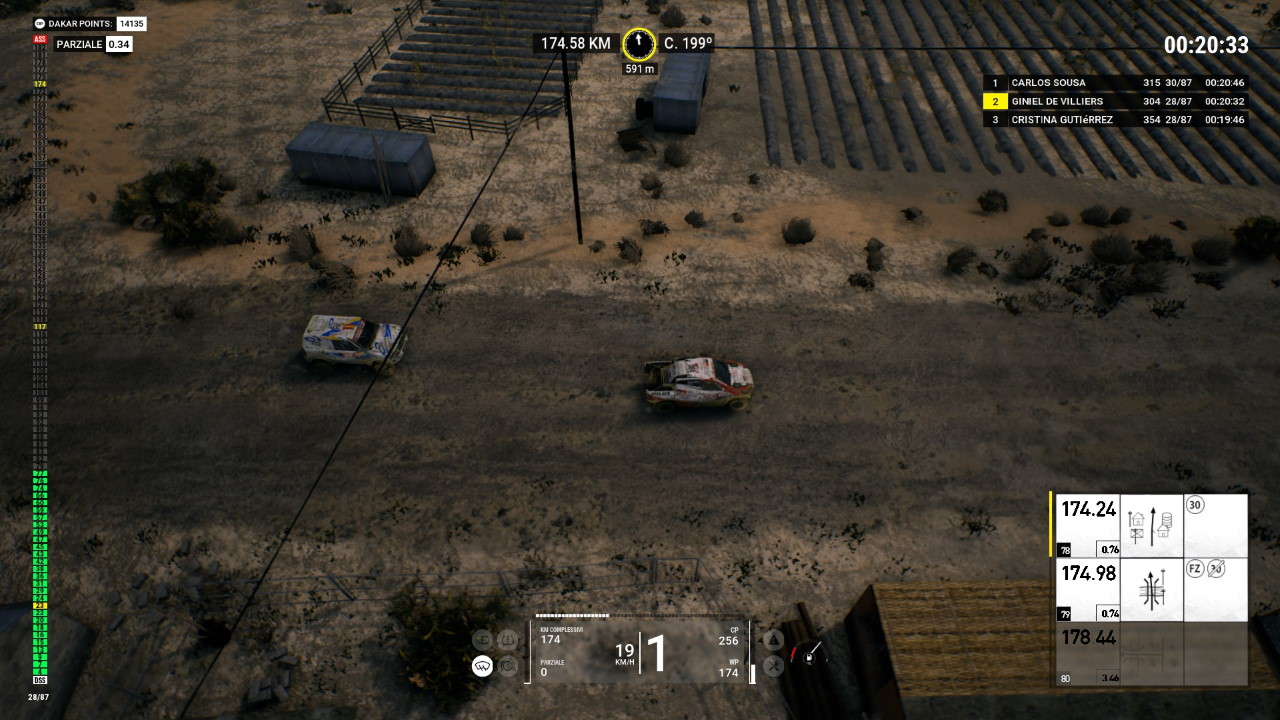Open the repair tools icon
The image size is (1280, 720).
[x=773, y=666]
